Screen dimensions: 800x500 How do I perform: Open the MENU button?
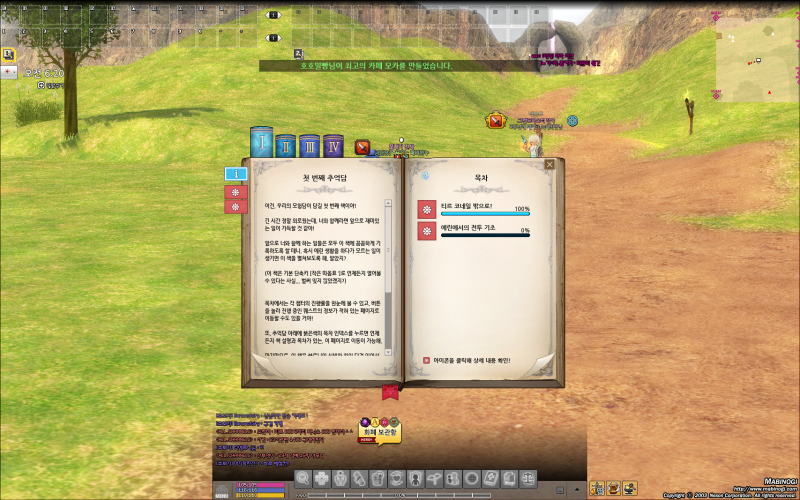pyautogui.click(x=222, y=490)
